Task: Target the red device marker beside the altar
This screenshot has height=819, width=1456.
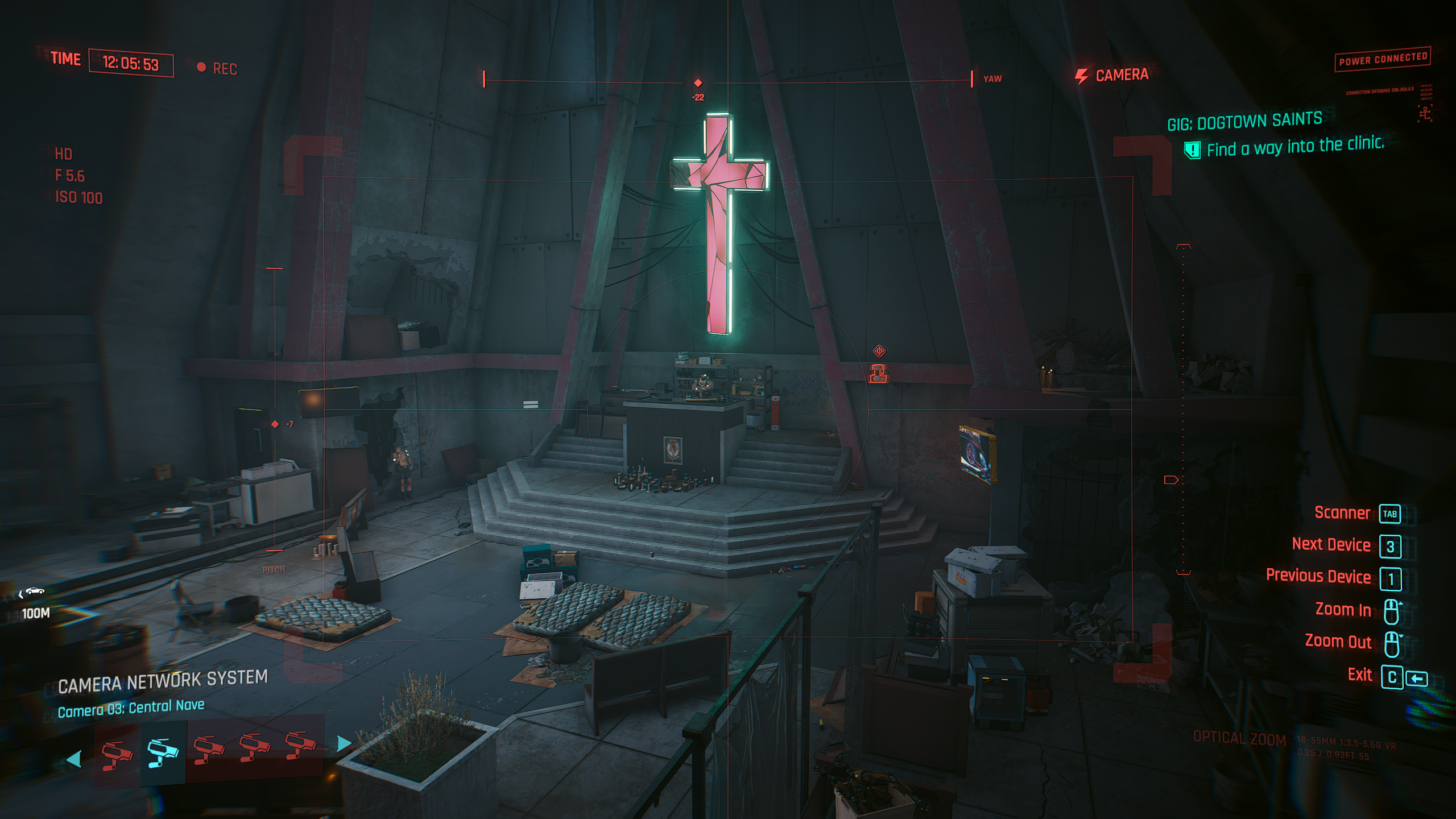Action: [879, 373]
